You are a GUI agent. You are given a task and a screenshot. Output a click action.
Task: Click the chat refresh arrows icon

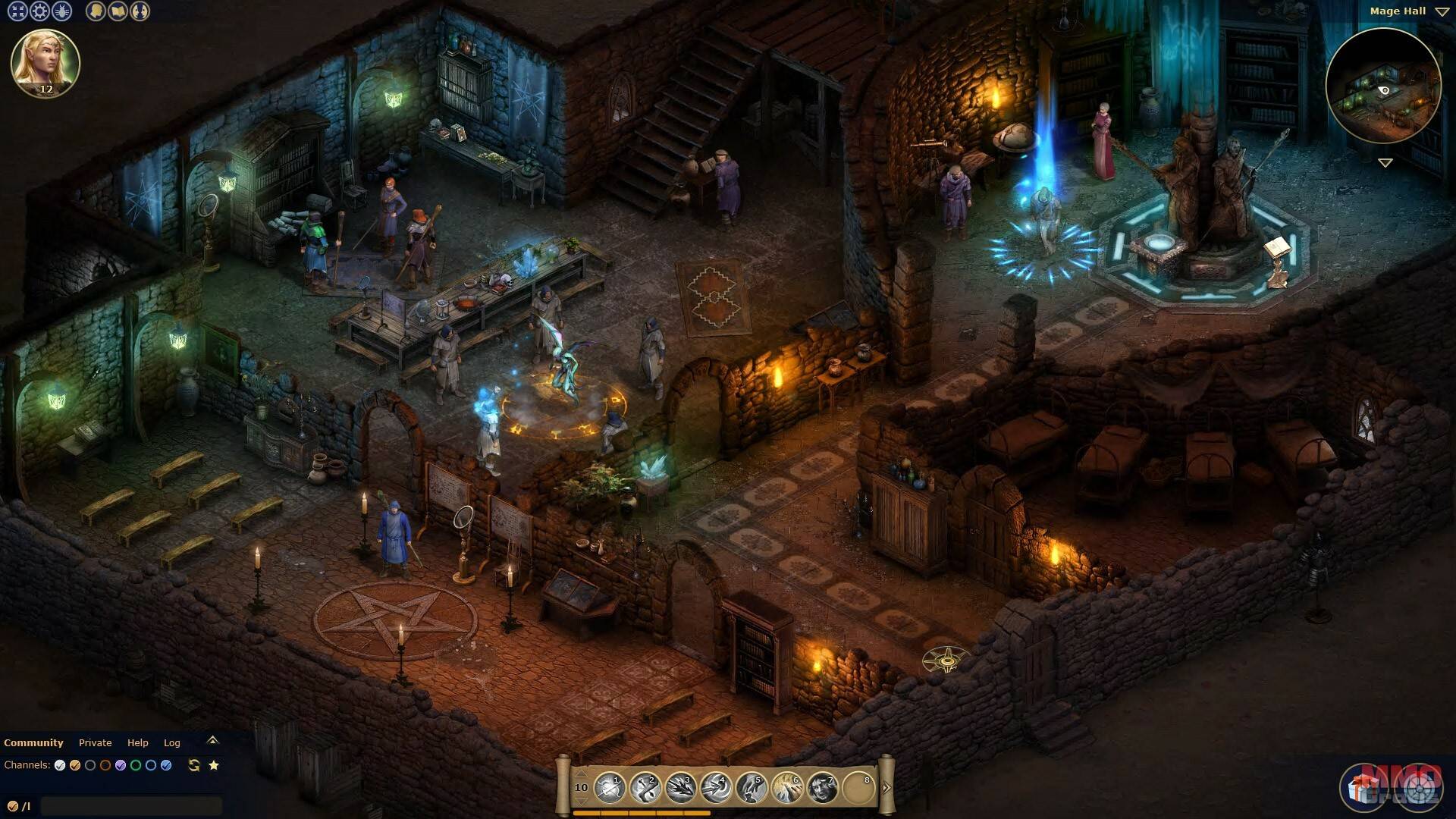(x=194, y=766)
